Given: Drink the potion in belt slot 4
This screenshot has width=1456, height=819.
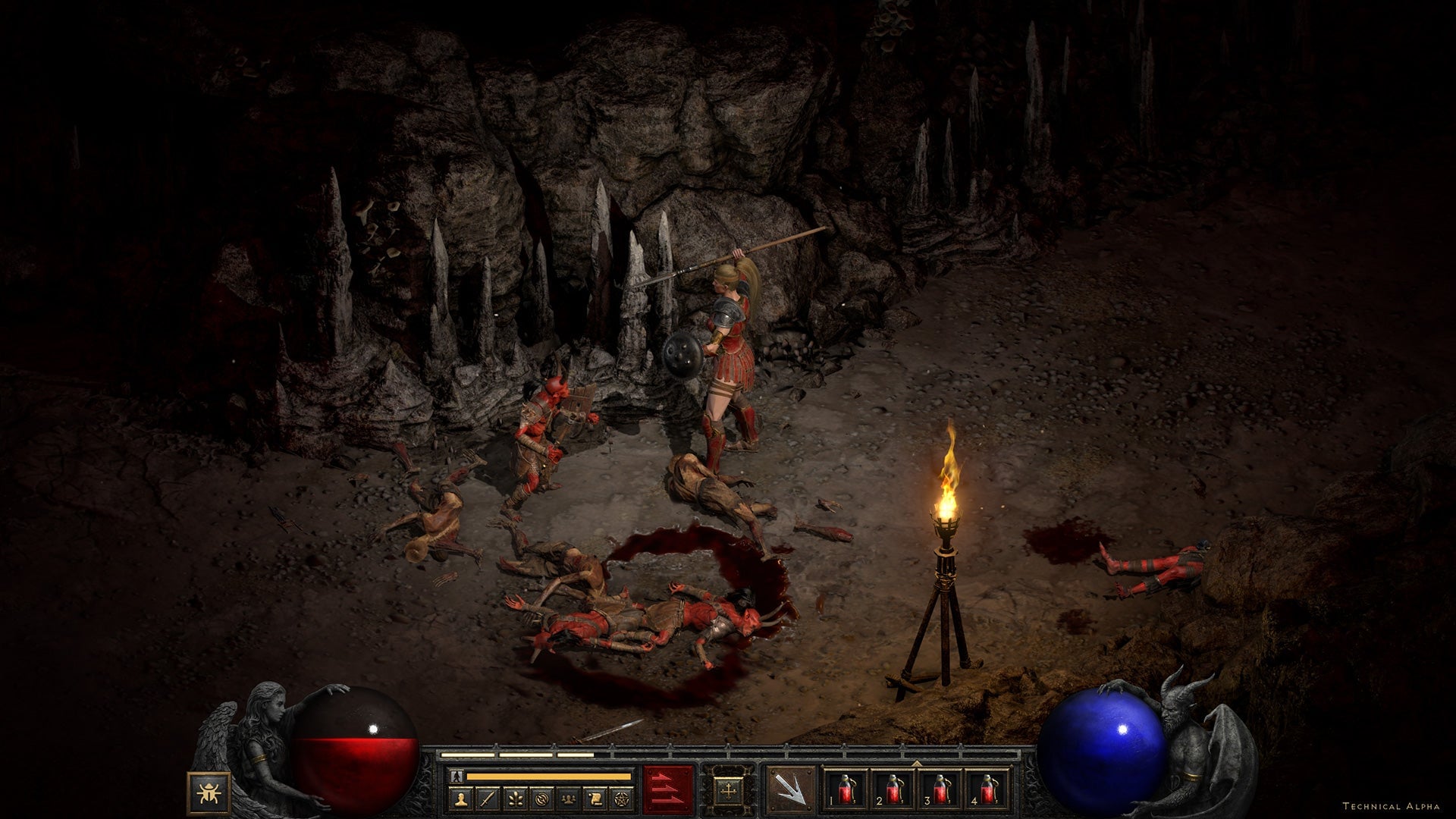Looking at the screenshot, I should tap(988, 790).
